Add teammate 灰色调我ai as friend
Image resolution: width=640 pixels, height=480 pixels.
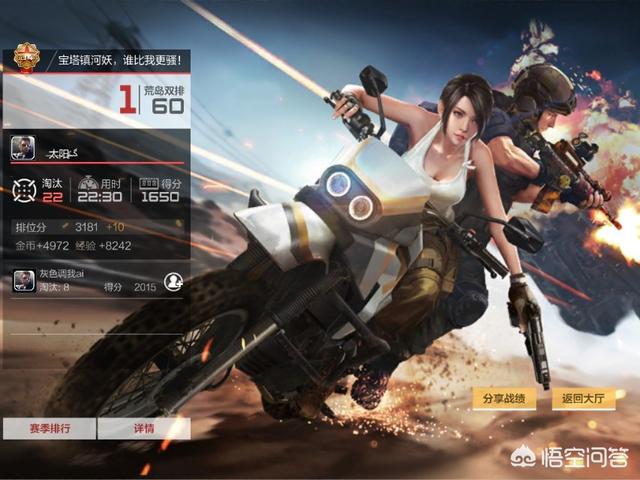[173, 281]
